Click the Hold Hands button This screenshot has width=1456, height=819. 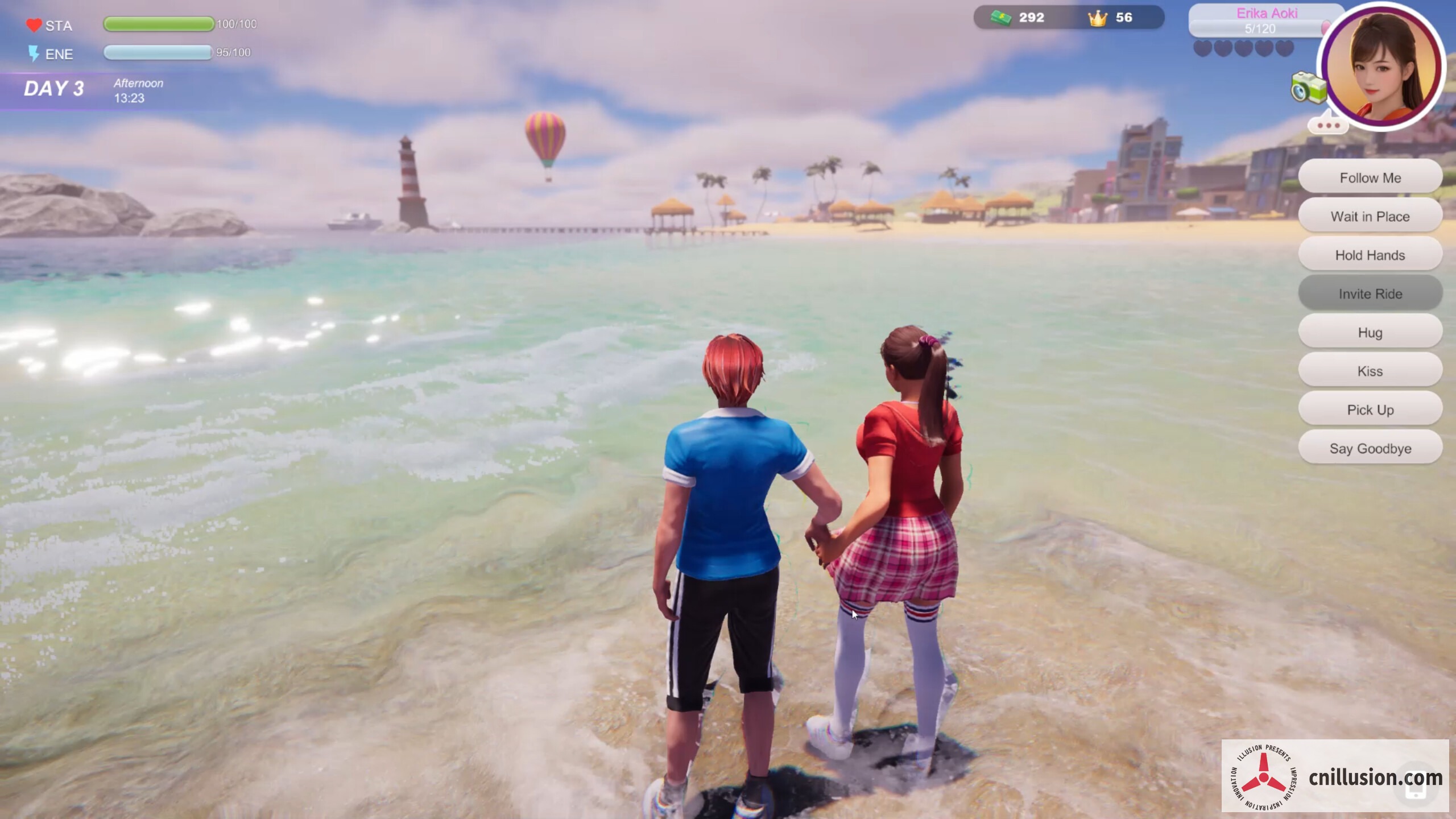pyautogui.click(x=1370, y=255)
